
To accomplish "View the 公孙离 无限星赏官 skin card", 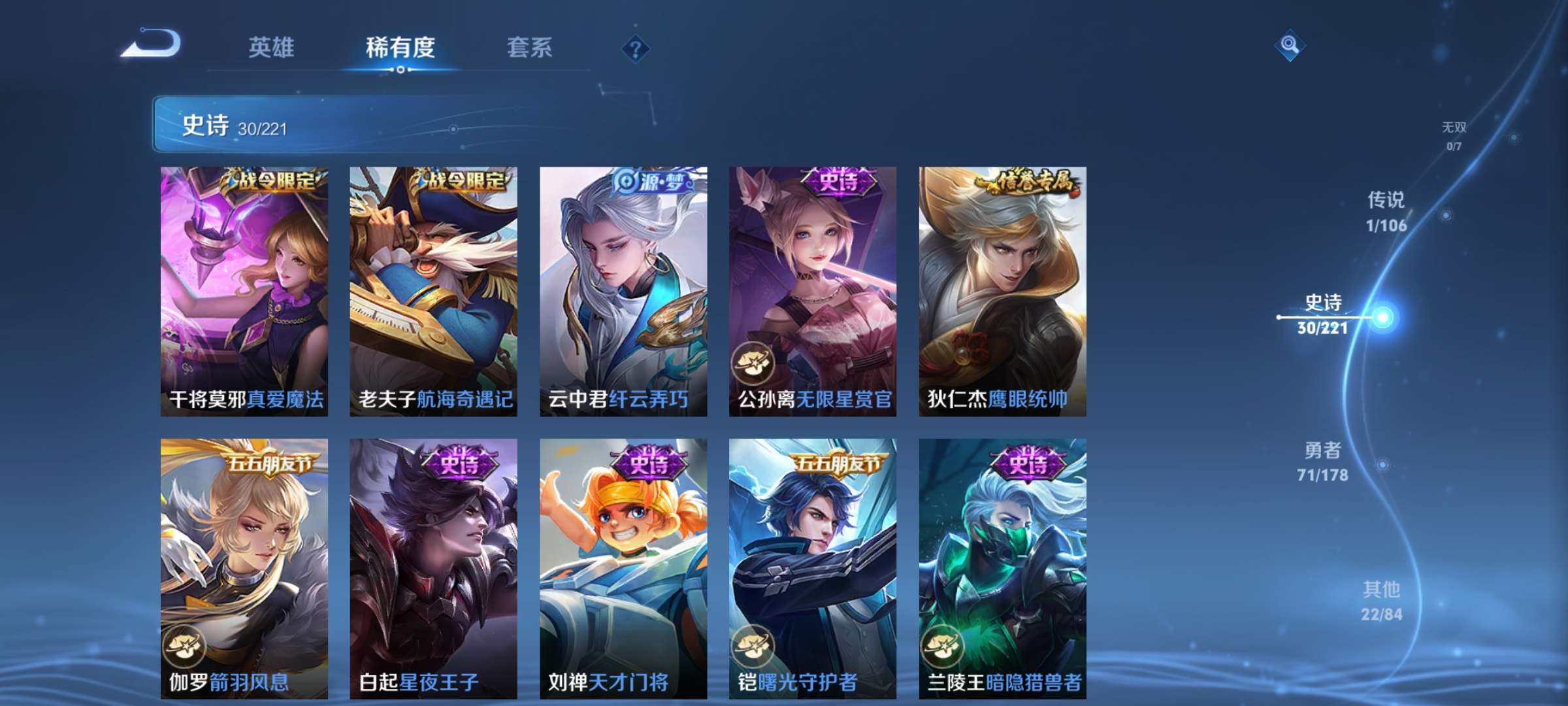I will coord(813,291).
